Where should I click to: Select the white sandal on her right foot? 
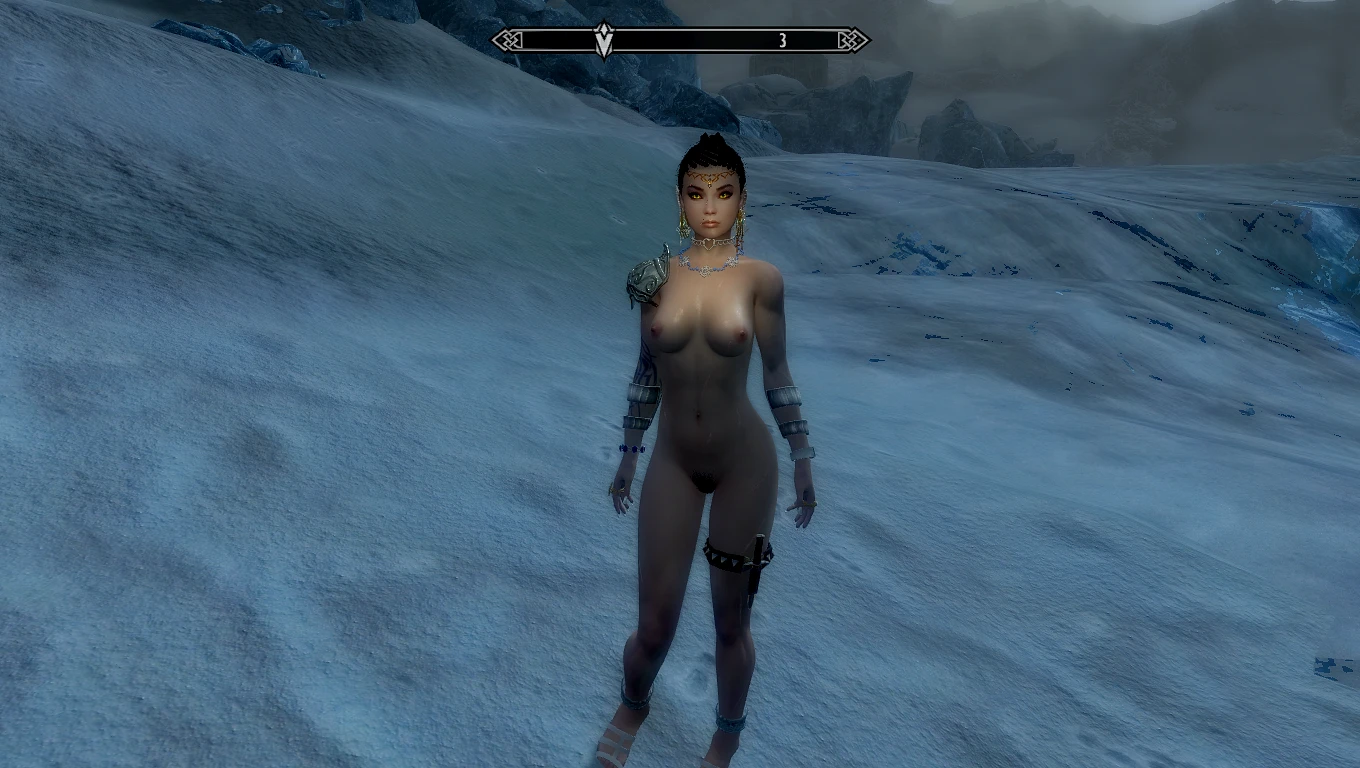point(614,745)
